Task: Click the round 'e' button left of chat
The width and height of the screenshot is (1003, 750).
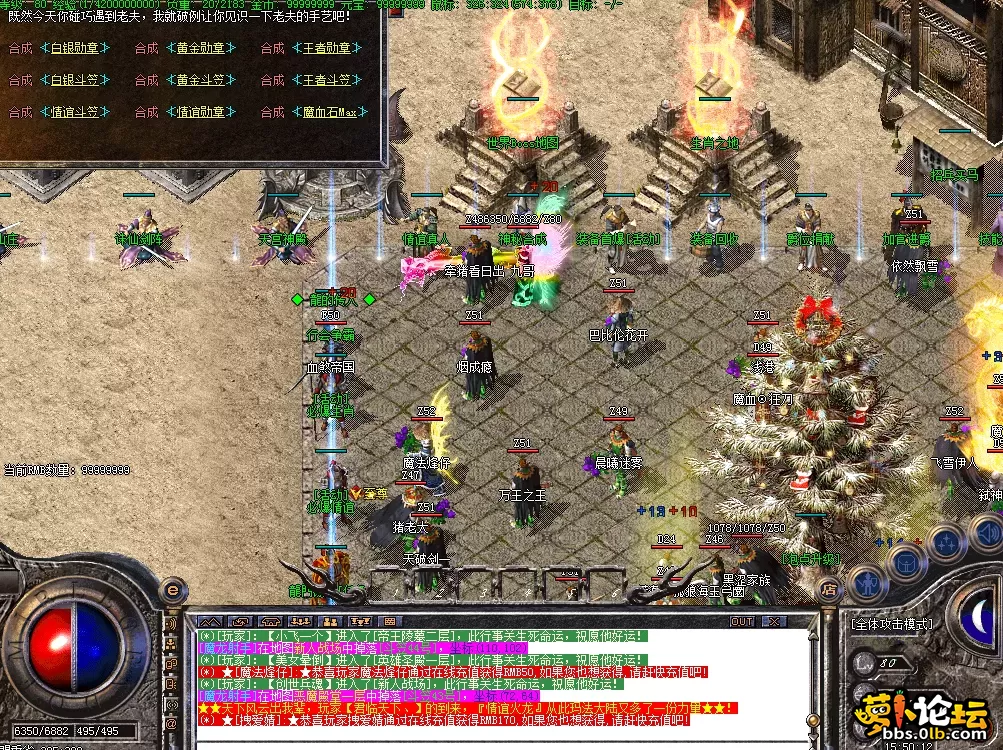Action: click(x=172, y=590)
